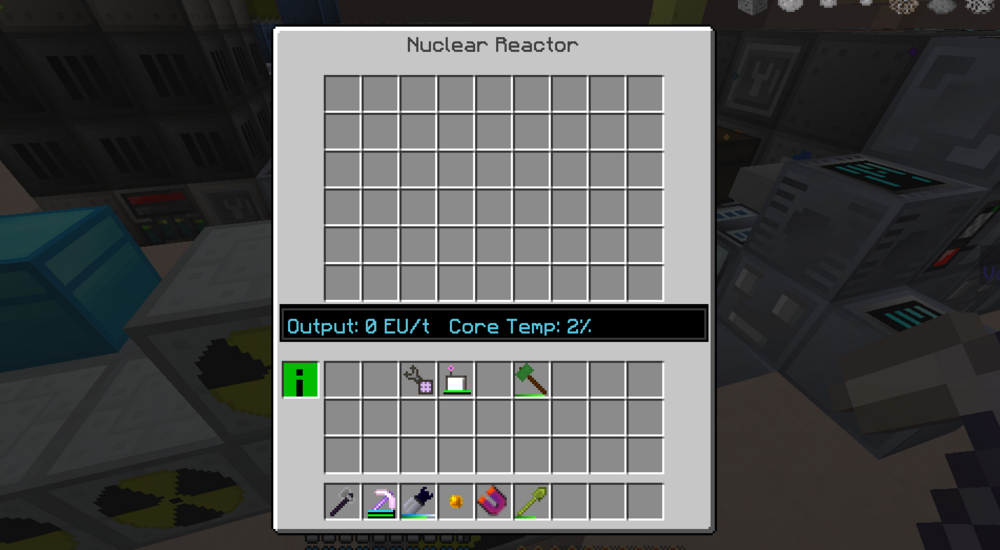Screen dimensions: 1000x550
Task: Pick up the small gold nugget
Action: pyautogui.click(x=456, y=501)
